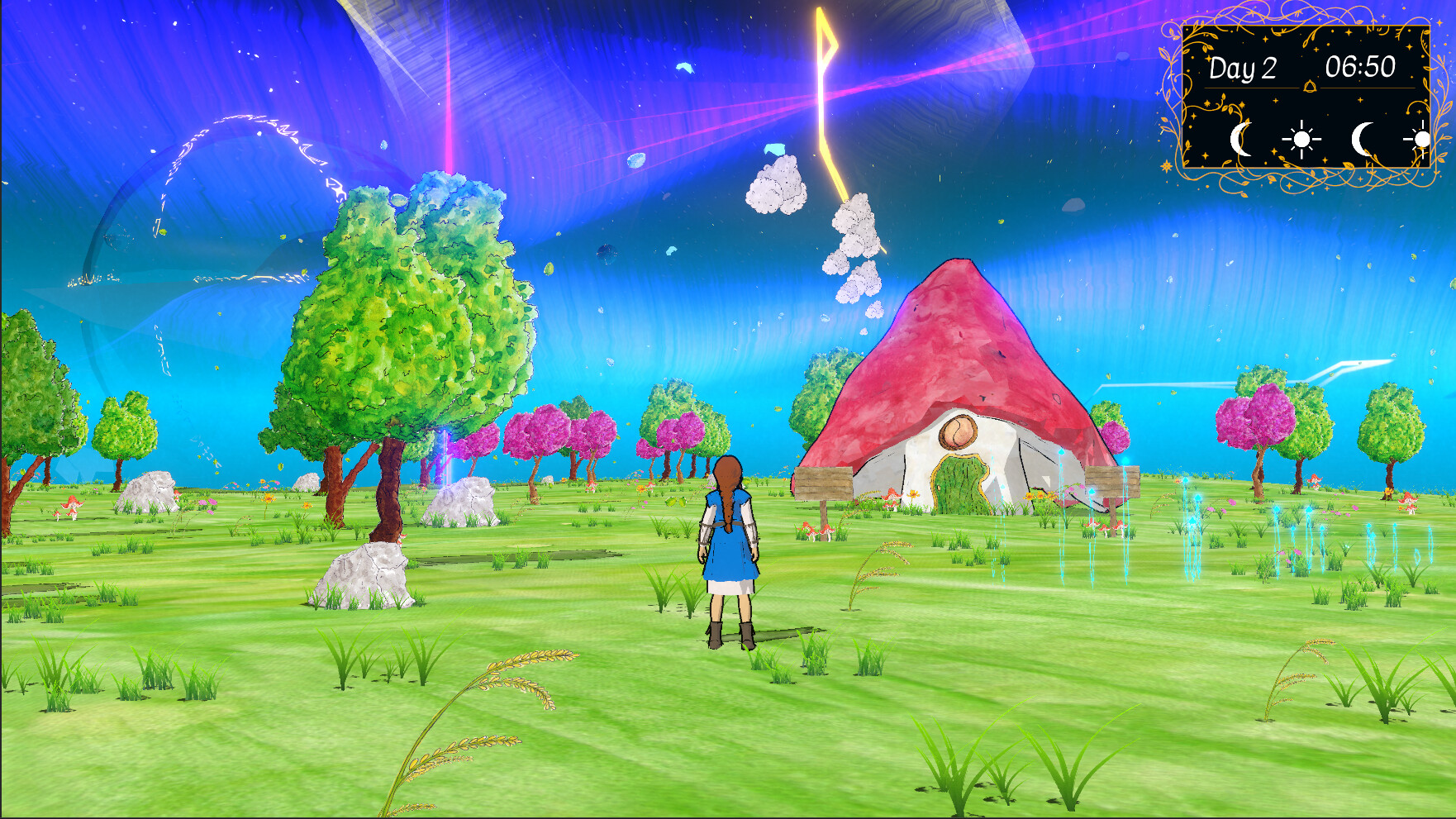The width and height of the screenshot is (1456, 819).
Task: Open the green vine door of the house
Action: pos(961,483)
